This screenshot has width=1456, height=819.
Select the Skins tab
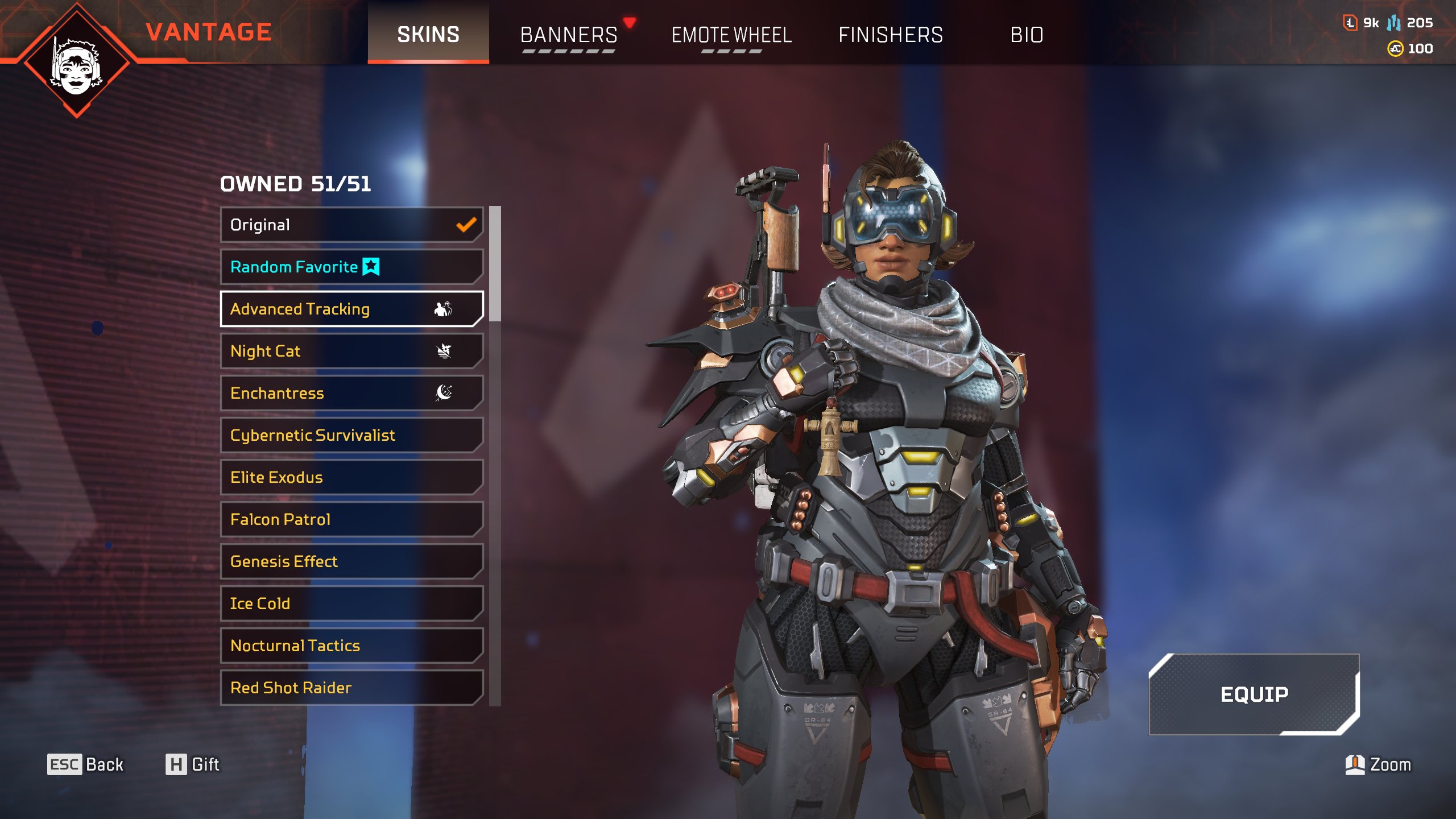point(428,35)
